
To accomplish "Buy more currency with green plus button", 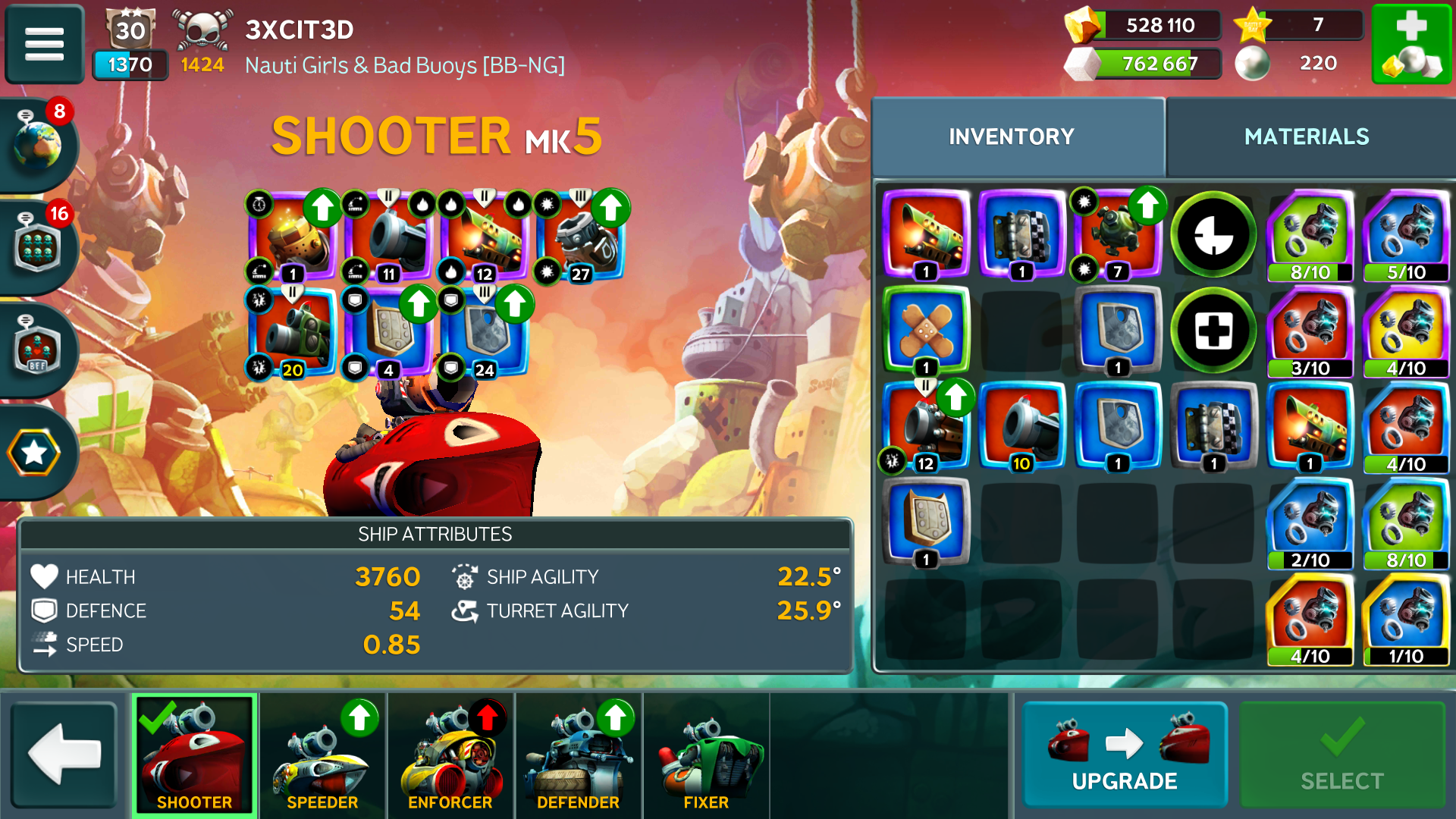I will tap(1411, 44).
